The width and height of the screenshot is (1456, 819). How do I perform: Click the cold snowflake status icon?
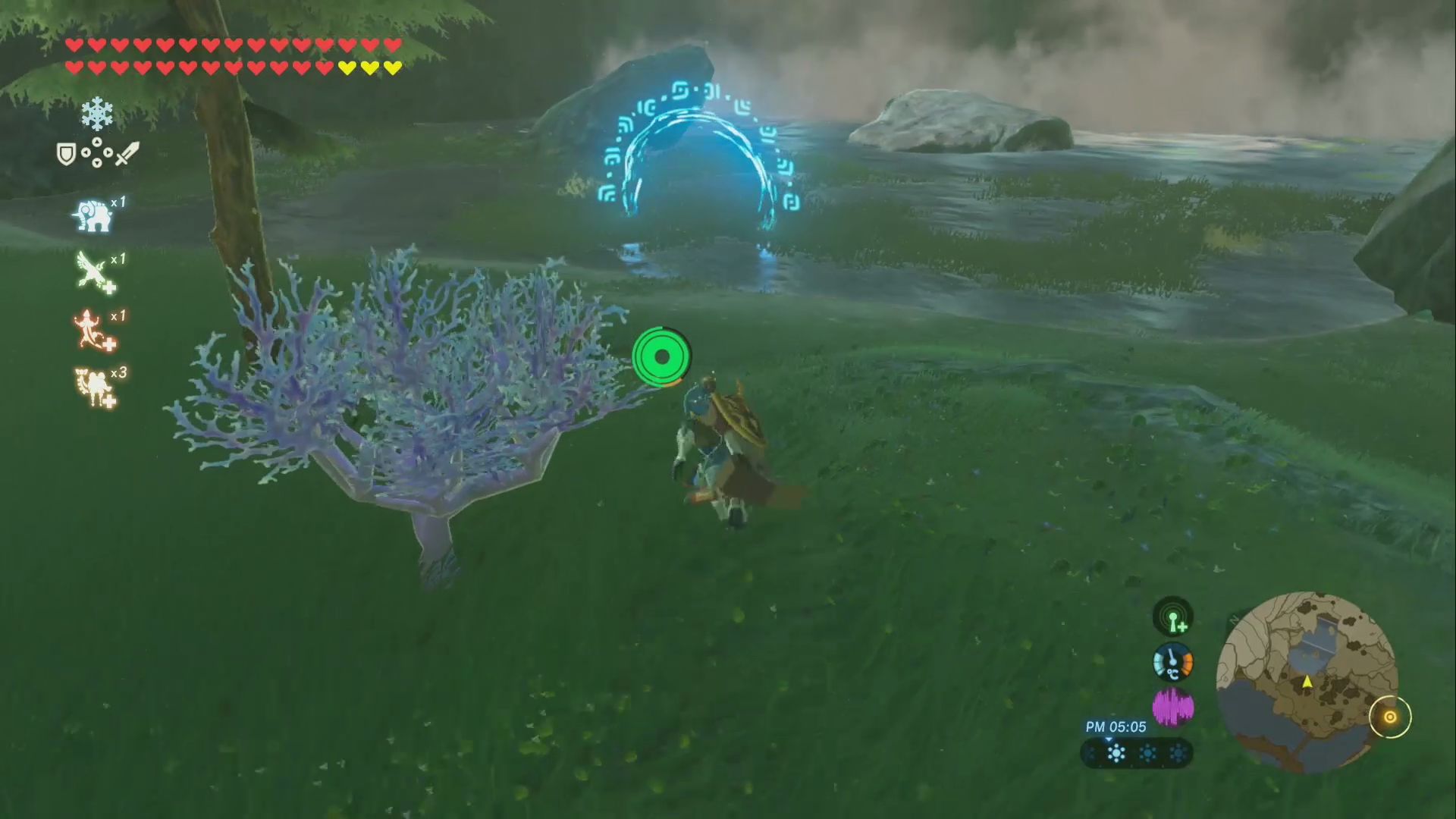(97, 114)
